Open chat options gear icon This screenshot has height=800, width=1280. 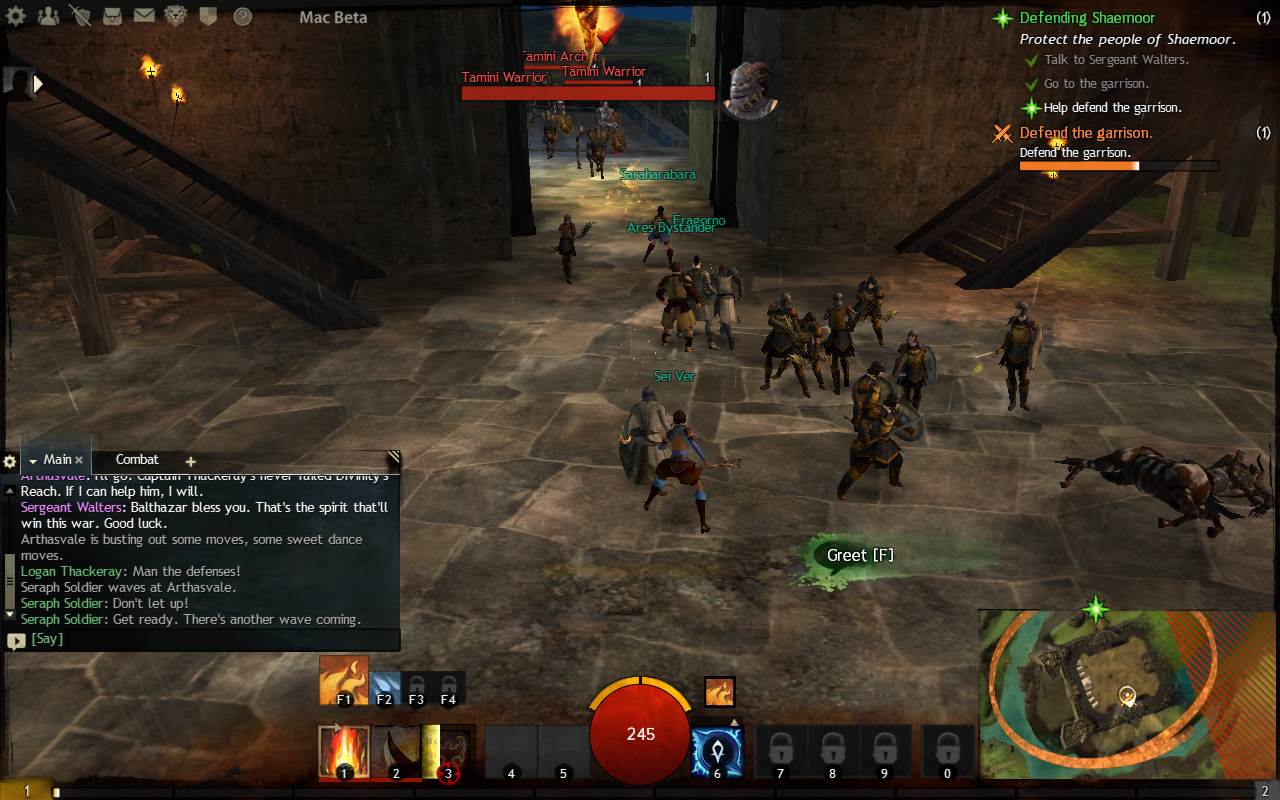click(x=10, y=462)
